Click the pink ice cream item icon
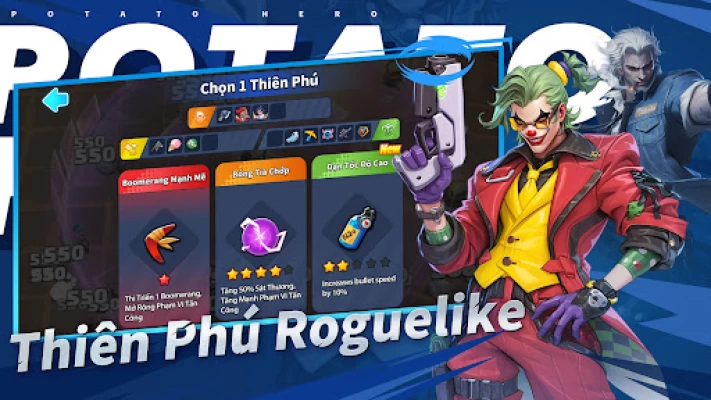The width and height of the screenshot is (711, 400). pos(175,147)
